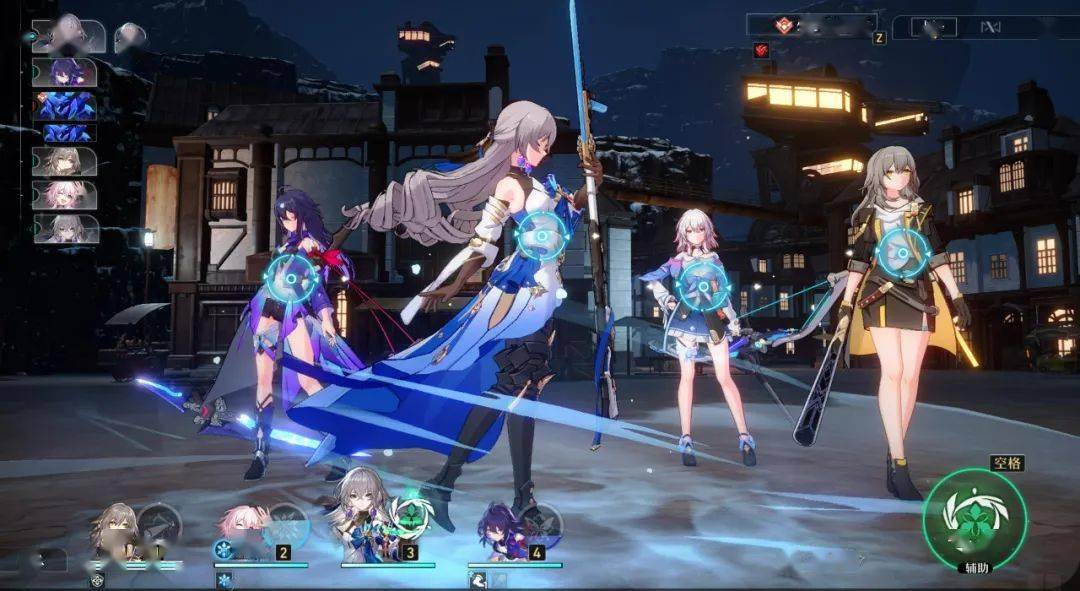Toggle the auto-battle crossed-arrows button

990,27
